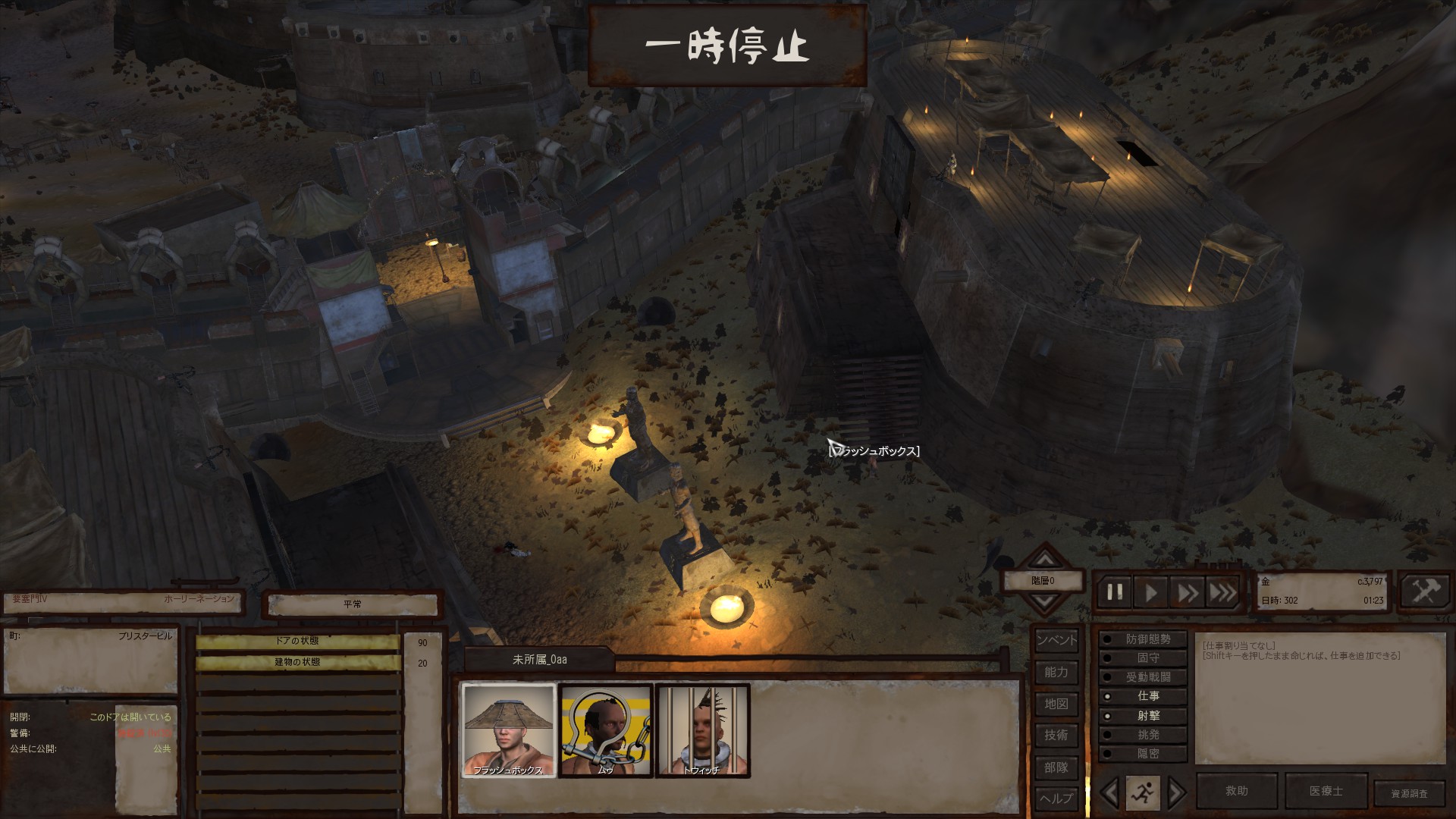
Task: Click the 救助 (rescue) order button
Action: tap(1237, 791)
